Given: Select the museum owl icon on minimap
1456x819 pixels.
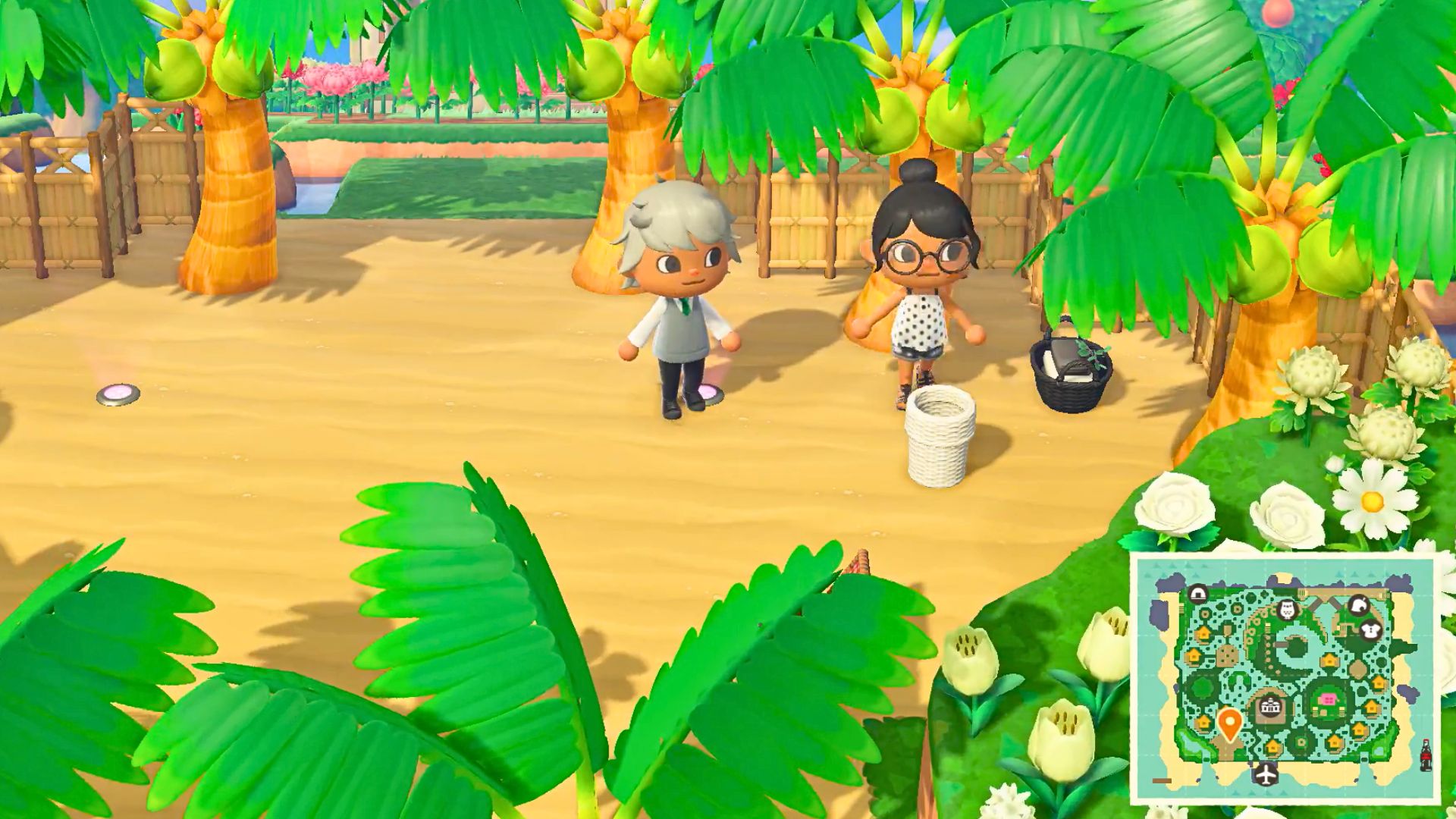Looking at the screenshot, I should [1286, 610].
